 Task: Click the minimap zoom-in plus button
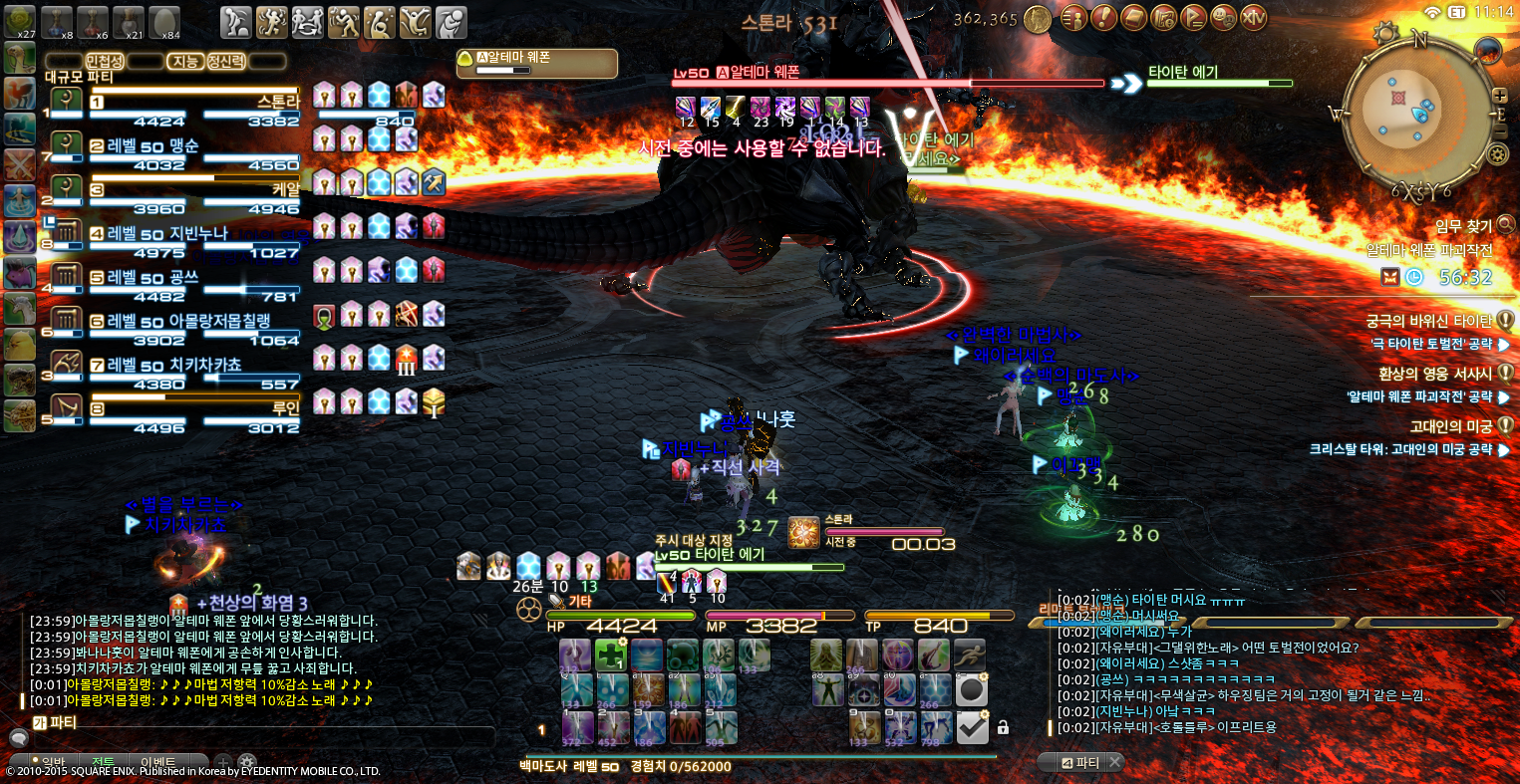[x=1499, y=97]
